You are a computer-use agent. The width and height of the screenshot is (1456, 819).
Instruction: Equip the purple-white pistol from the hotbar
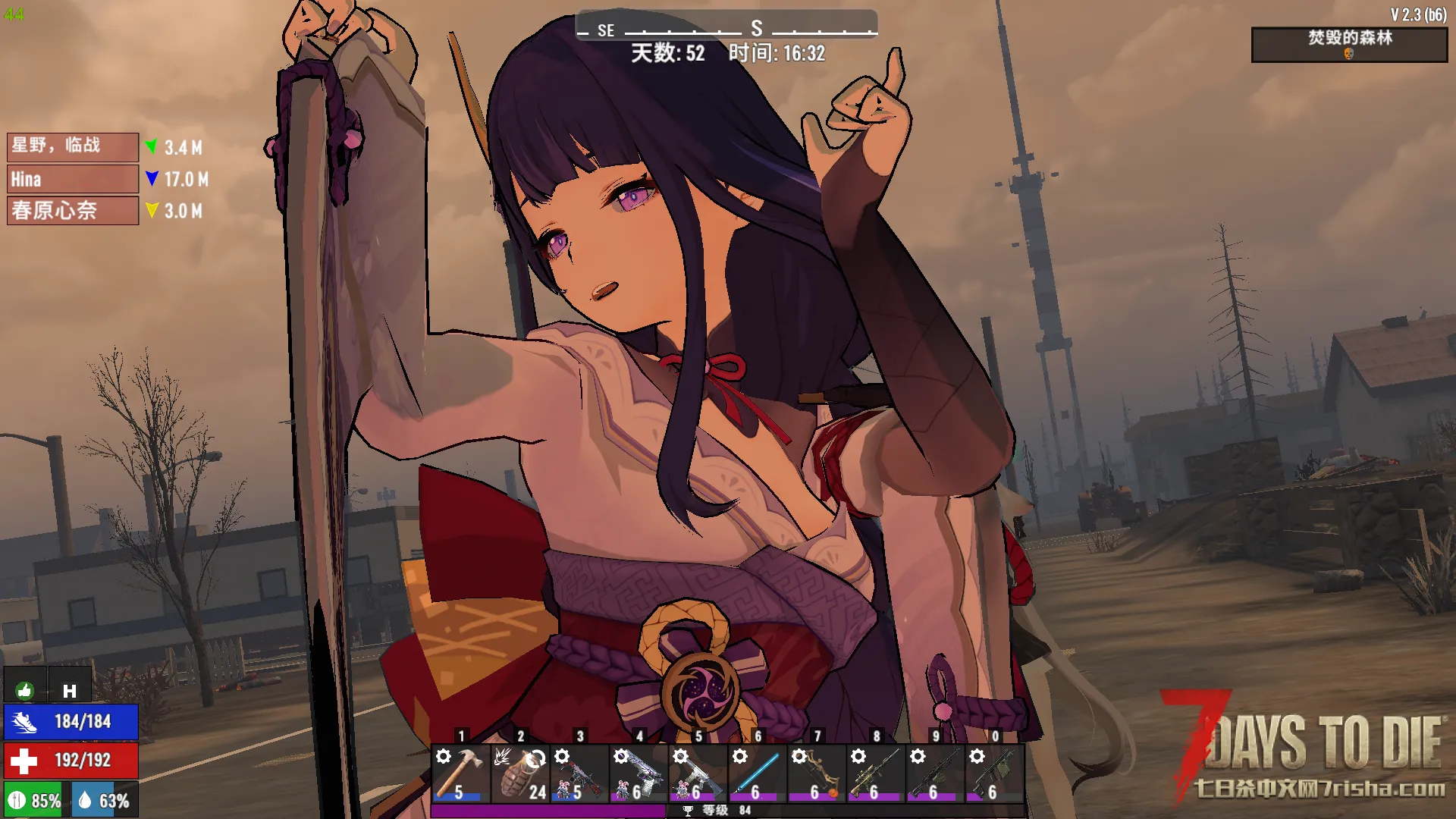tap(638, 773)
